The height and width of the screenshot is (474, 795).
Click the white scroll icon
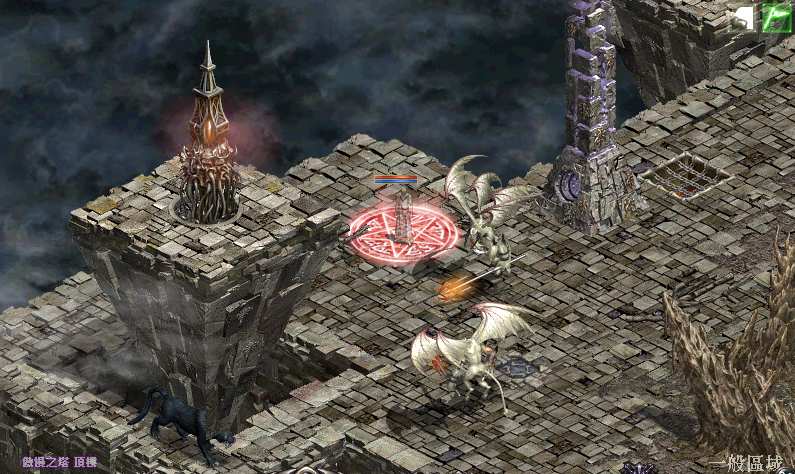[744, 17]
